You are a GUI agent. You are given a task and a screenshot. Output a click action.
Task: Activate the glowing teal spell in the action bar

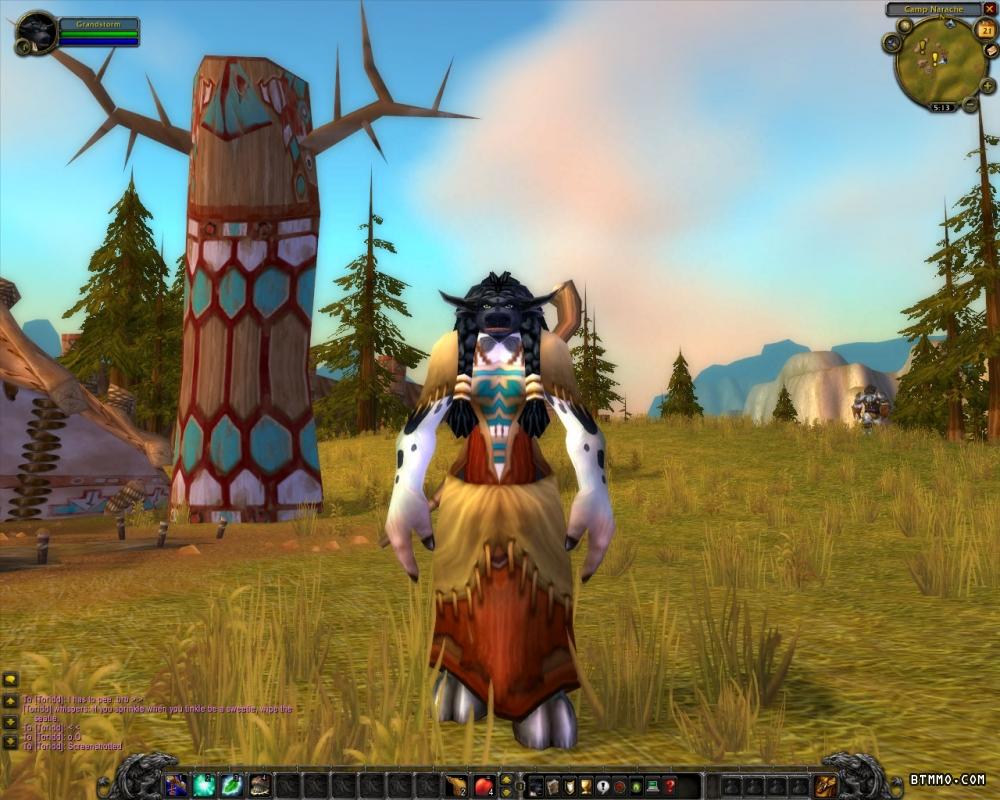[204, 785]
